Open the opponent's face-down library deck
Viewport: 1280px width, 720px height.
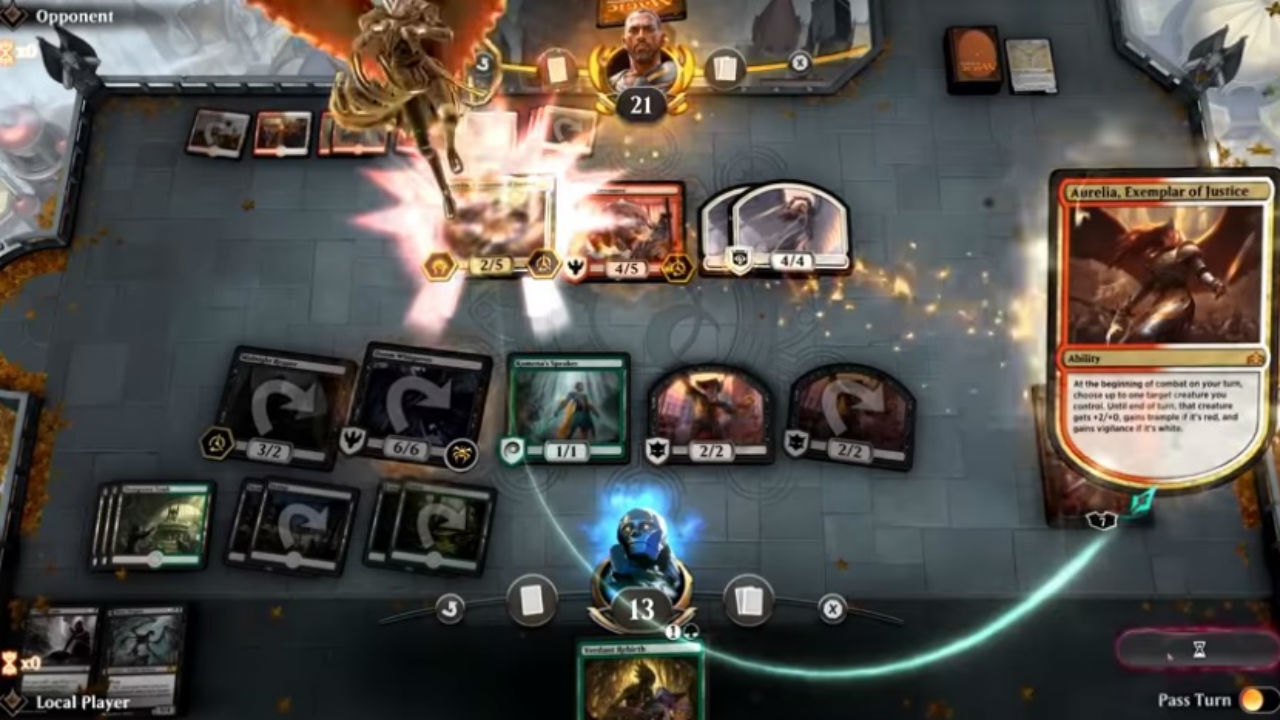point(973,58)
